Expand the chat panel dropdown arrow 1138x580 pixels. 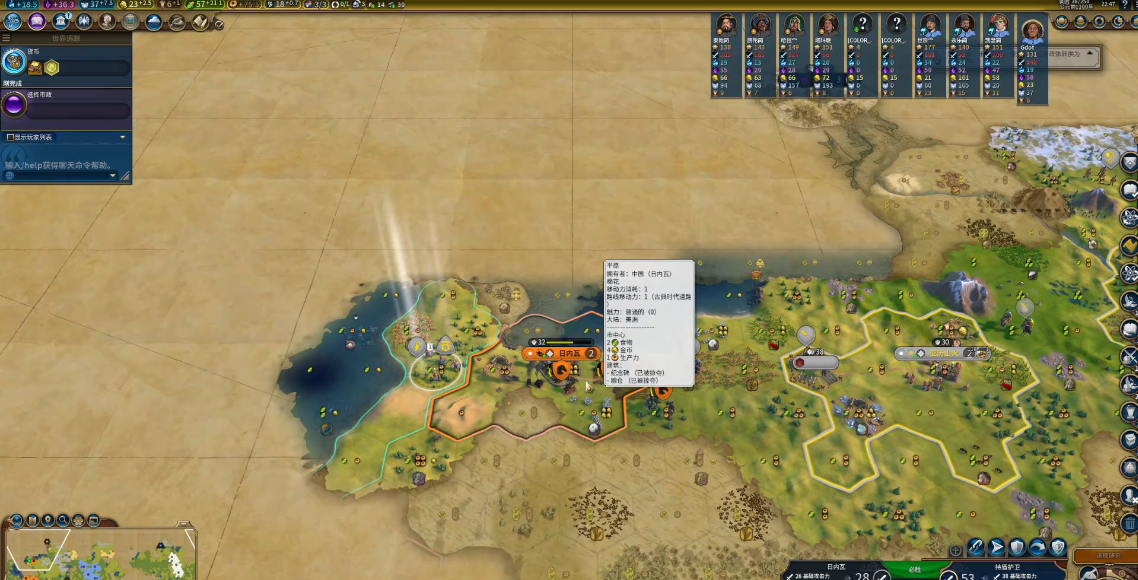pyautogui.click(x=123, y=137)
